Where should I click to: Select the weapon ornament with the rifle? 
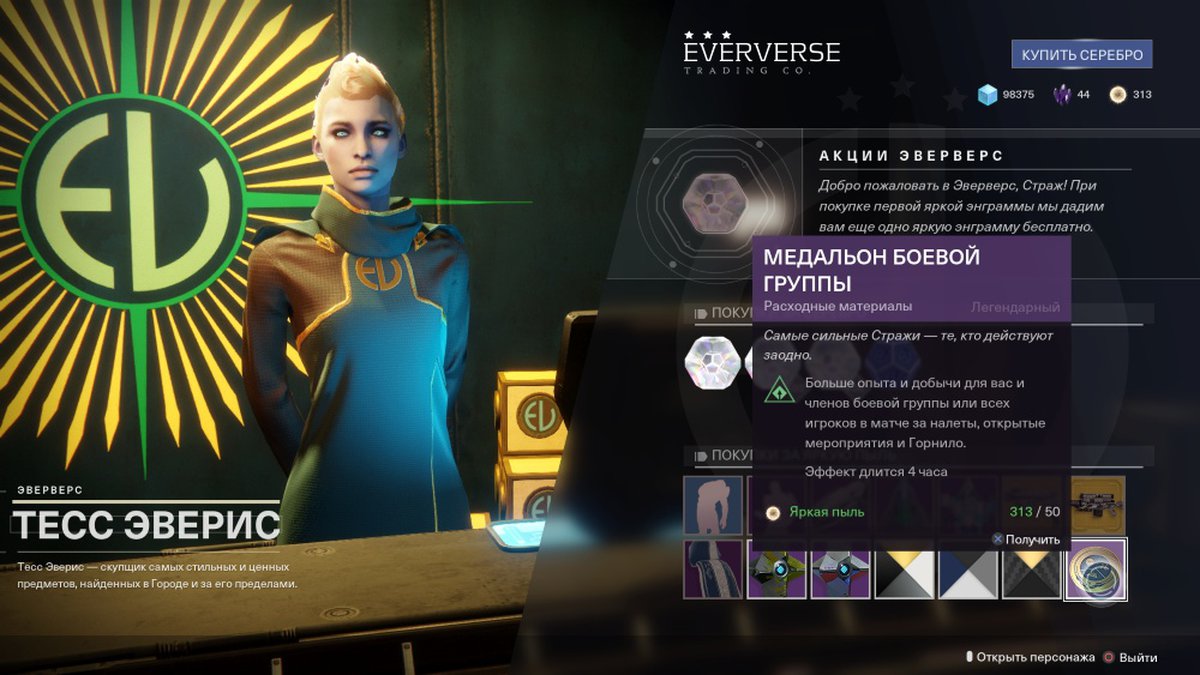coord(1097,504)
